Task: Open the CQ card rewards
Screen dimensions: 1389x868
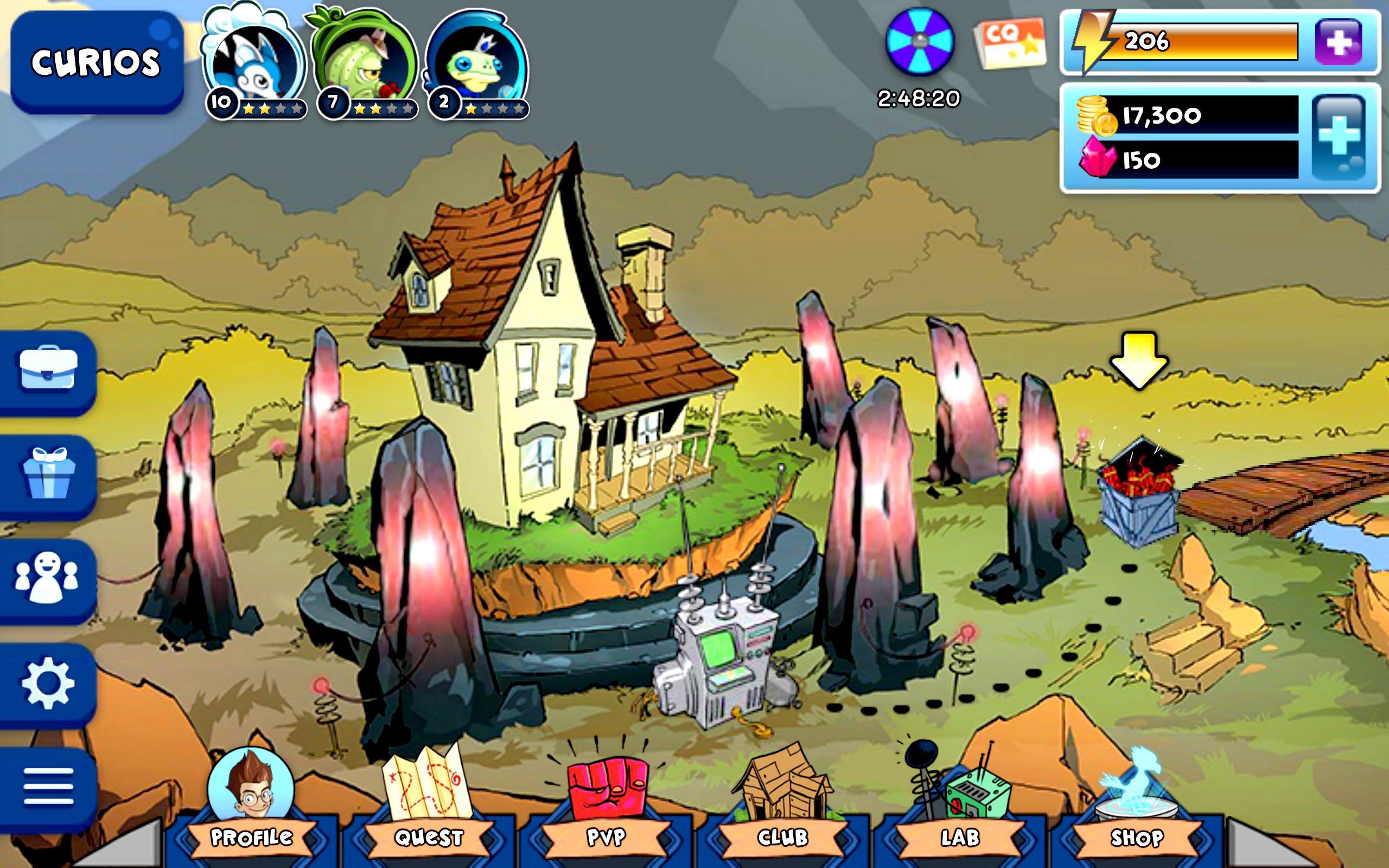Action: click(x=1012, y=43)
